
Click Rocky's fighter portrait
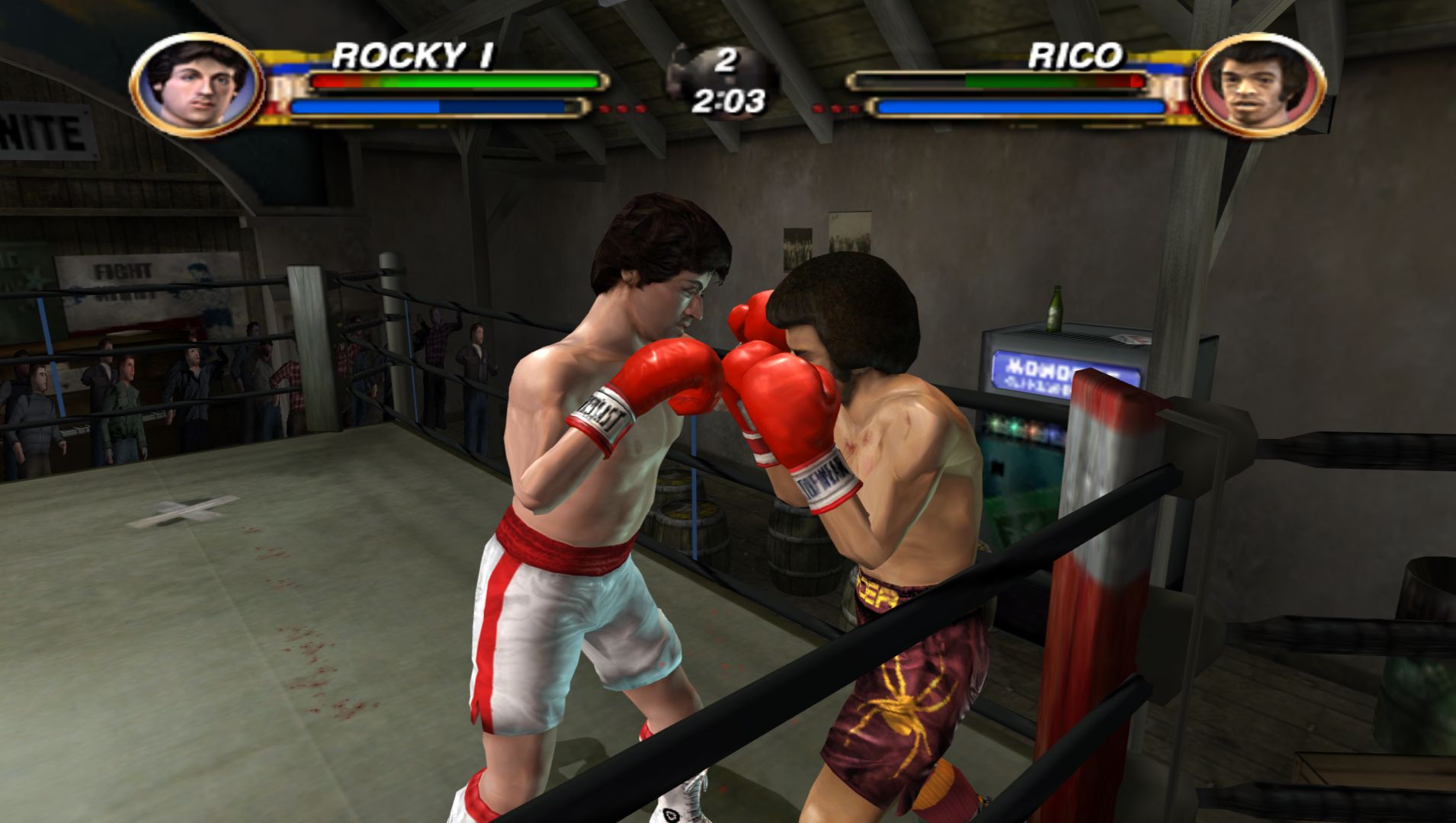(197, 85)
